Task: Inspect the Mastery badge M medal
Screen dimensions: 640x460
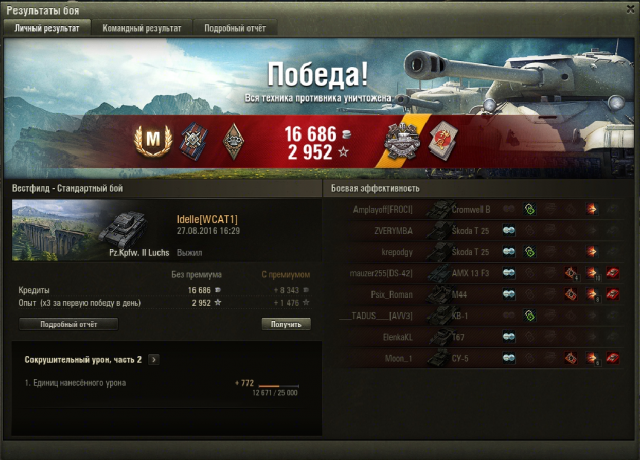Action: pyautogui.click(x=146, y=142)
